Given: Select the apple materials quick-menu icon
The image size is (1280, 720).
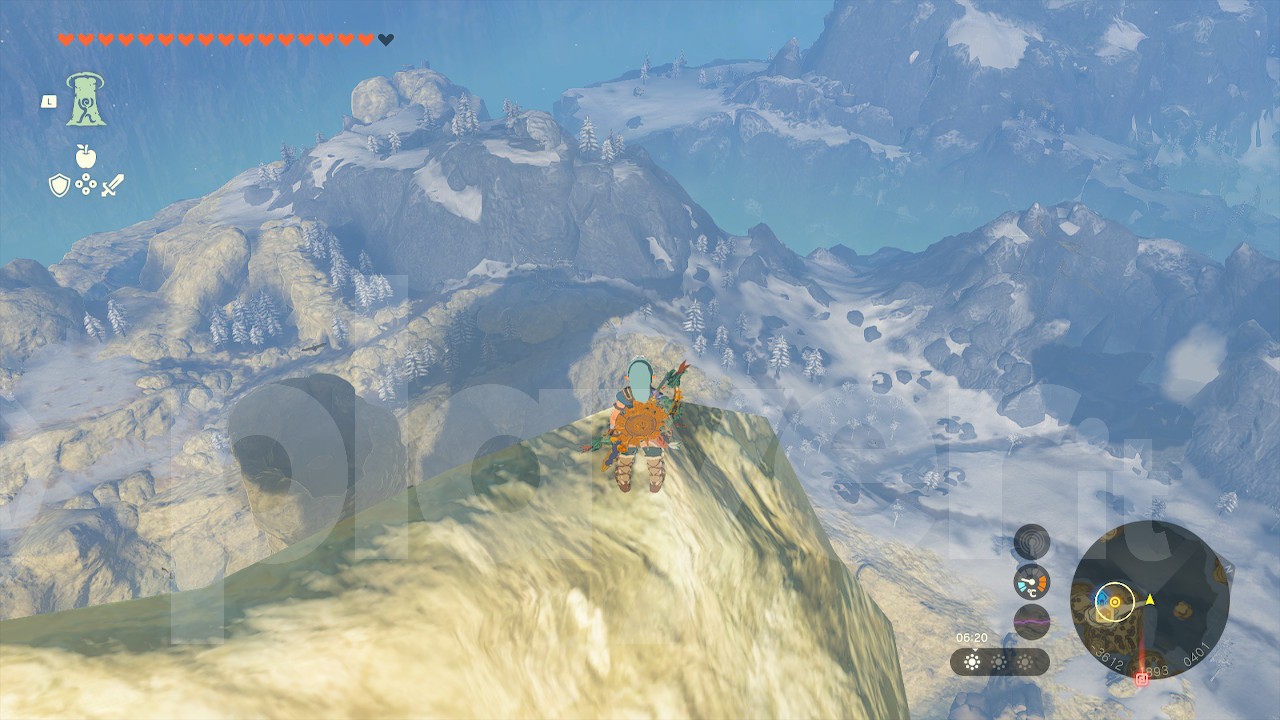Looking at the screenshot, I should tap(85, 156).
